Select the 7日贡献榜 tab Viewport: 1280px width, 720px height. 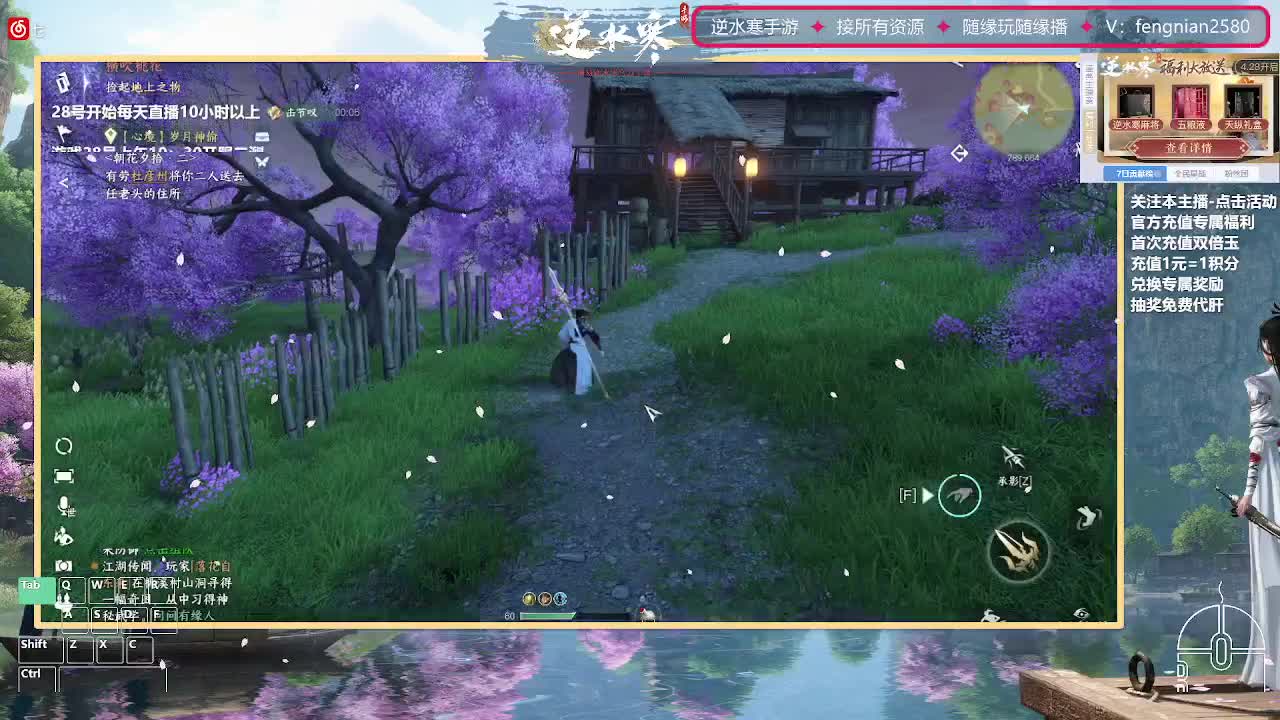pyautogui.click(x=1136, y=173)
